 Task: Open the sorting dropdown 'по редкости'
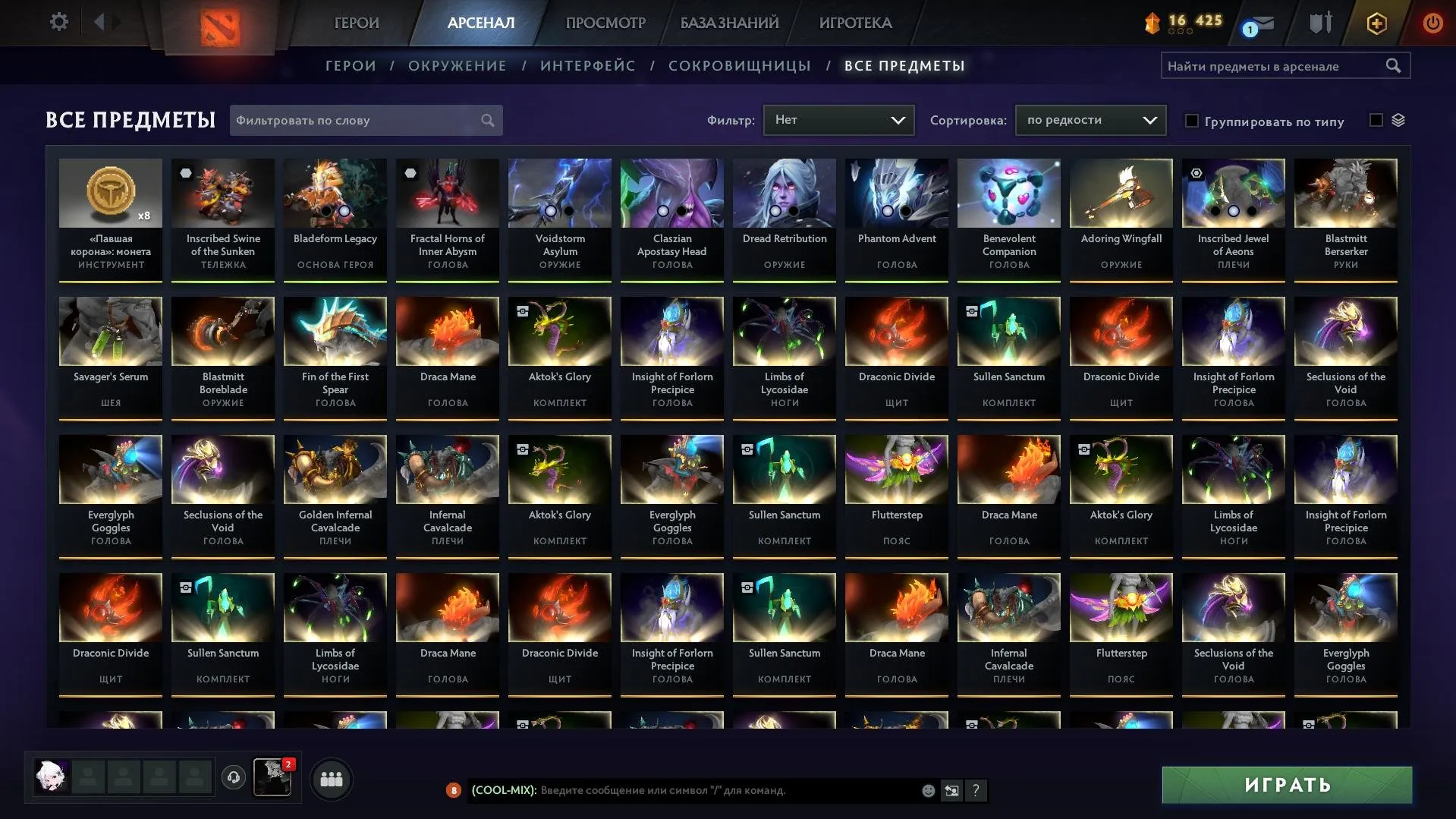tap(1090, 119)
